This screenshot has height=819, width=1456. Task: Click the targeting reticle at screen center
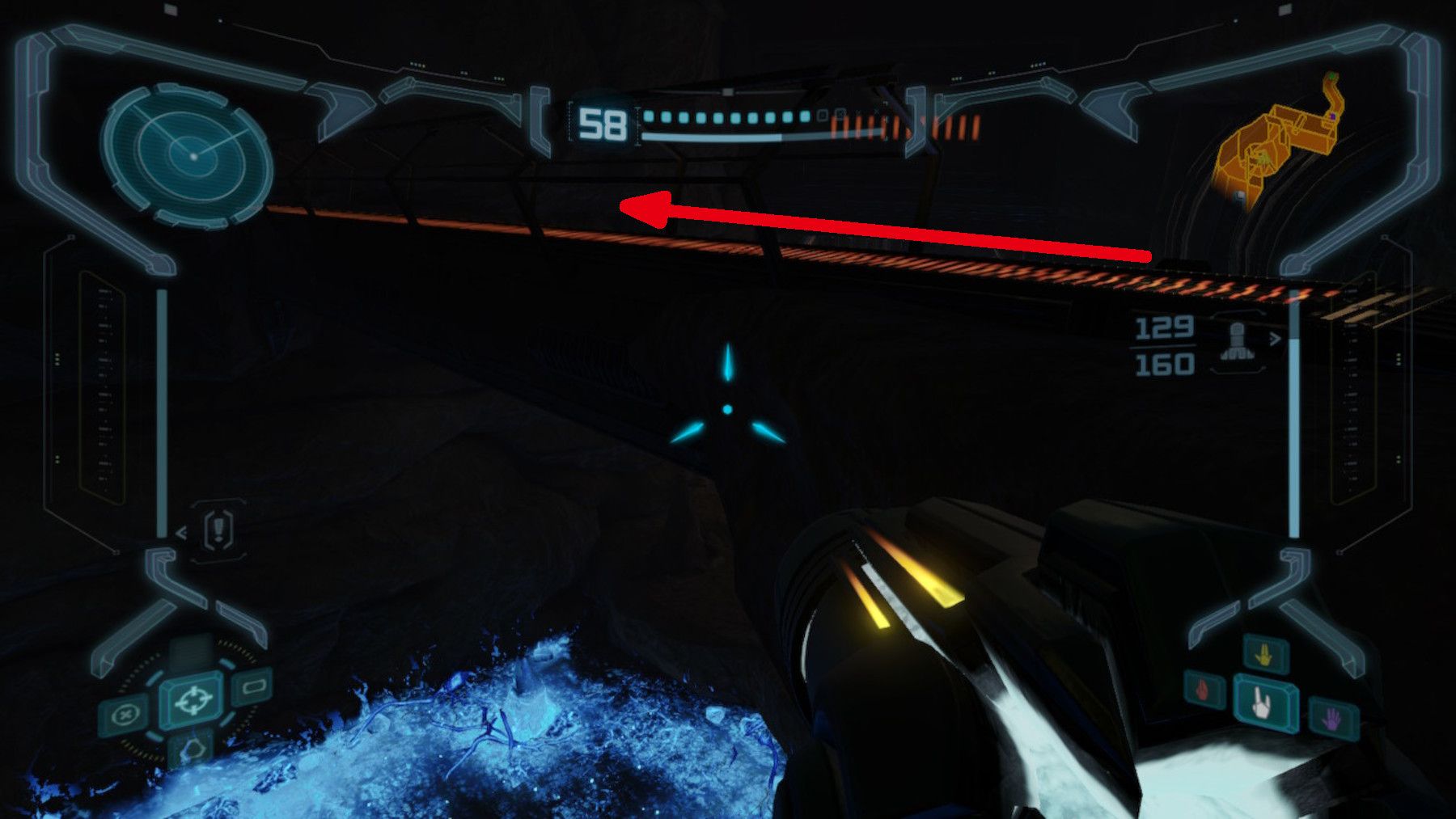tap(729, 408)
